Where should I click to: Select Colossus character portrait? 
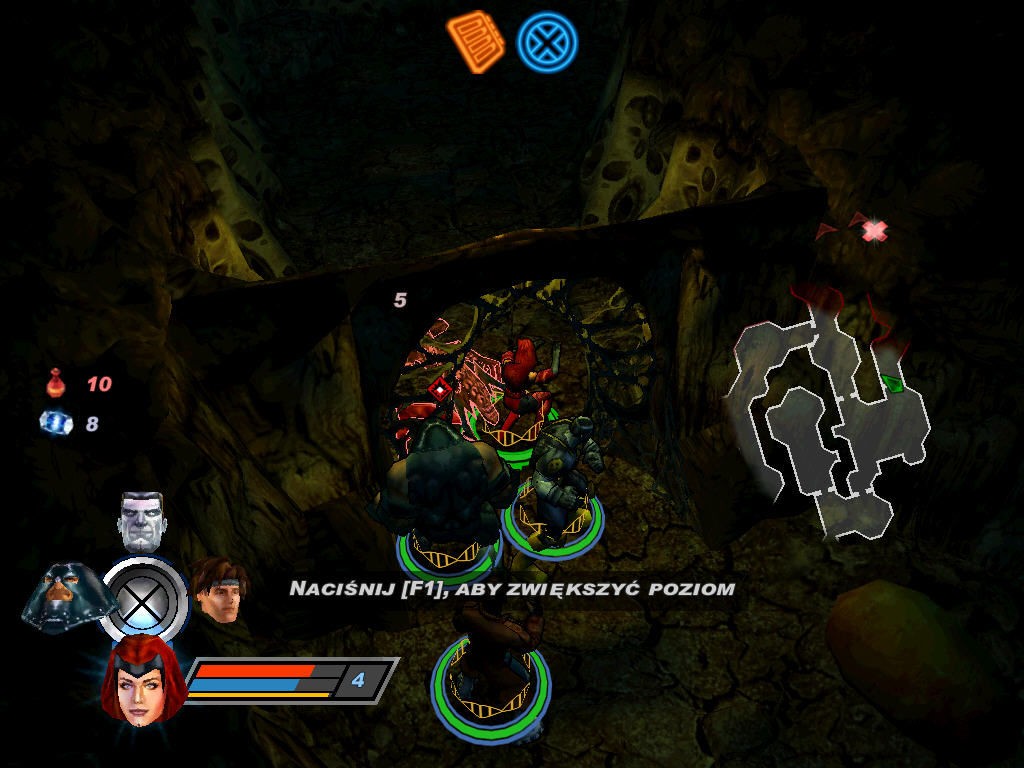tap(141, 520)
